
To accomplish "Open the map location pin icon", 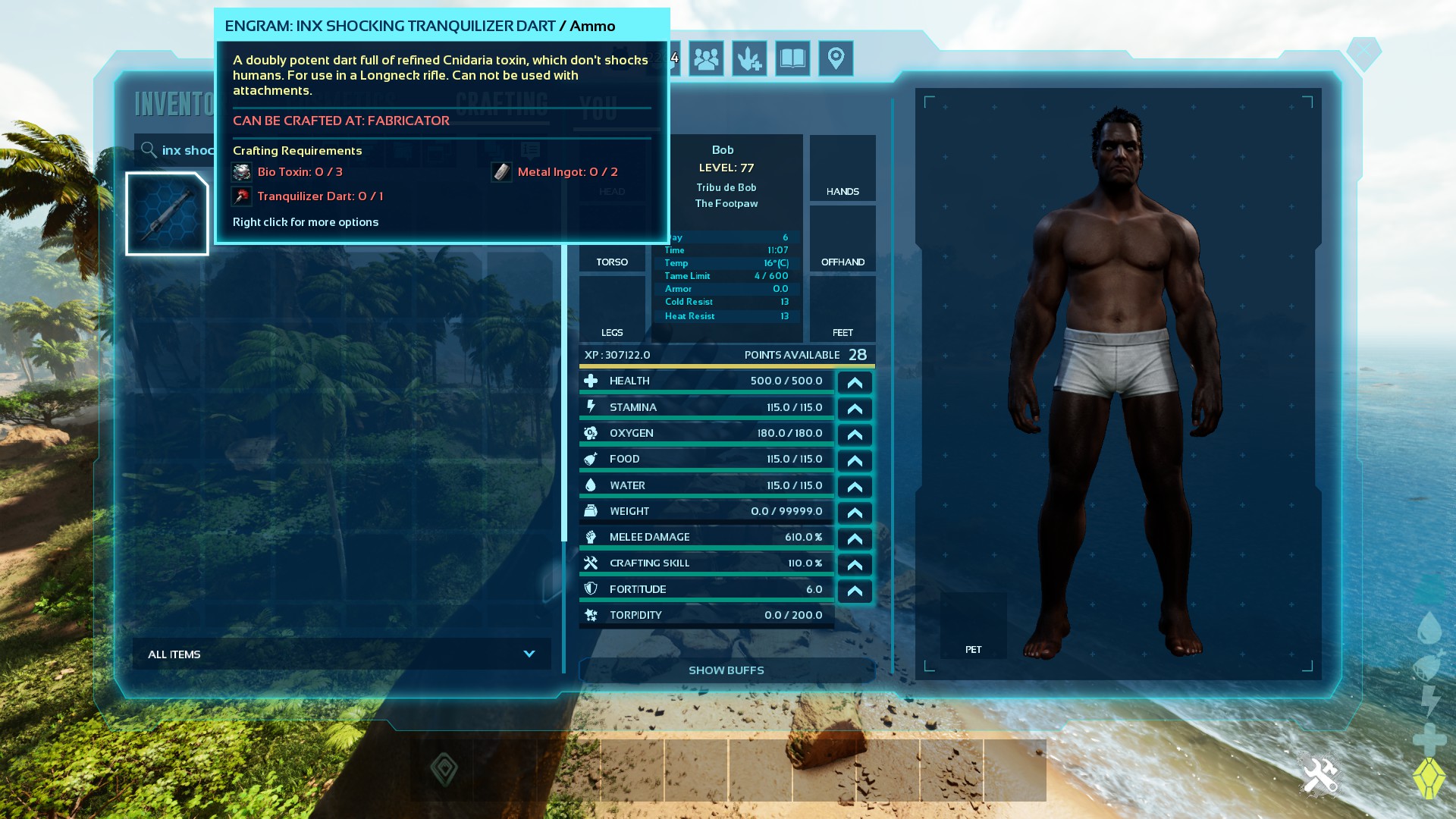I will pyautogui.click(x=835, y=58).
